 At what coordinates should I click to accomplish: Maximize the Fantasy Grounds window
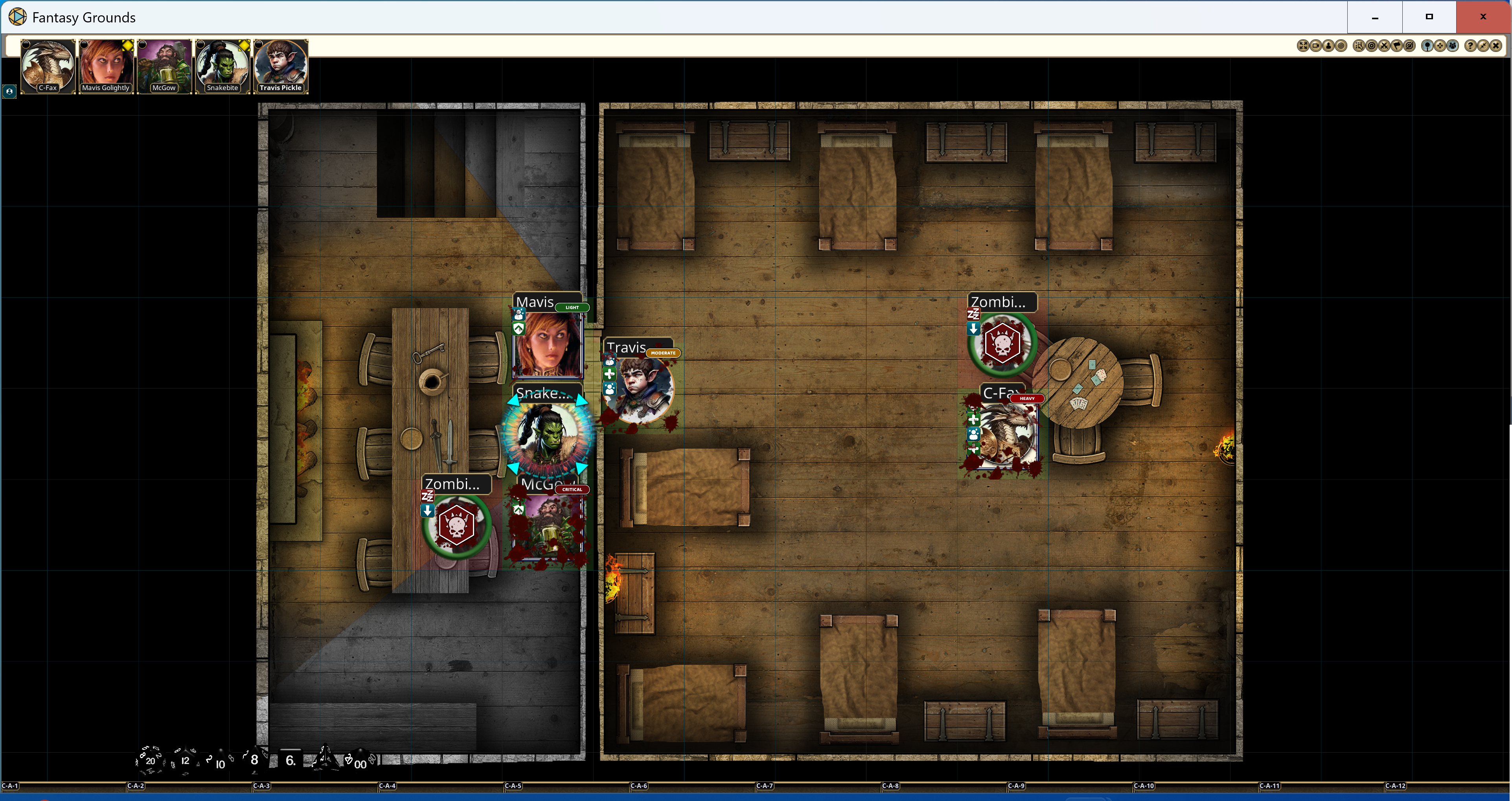tap(1429, 17)
